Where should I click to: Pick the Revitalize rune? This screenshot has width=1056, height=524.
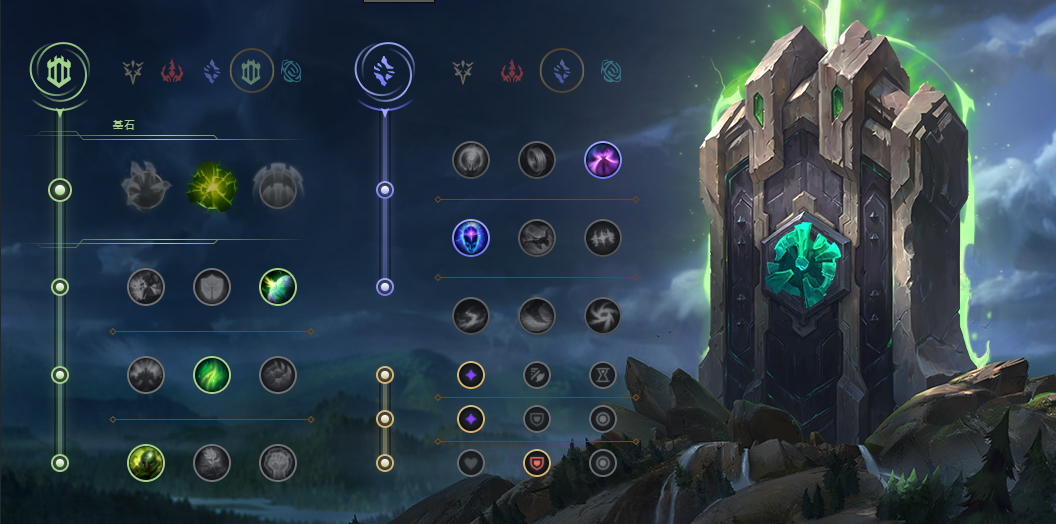pos(211,463)
